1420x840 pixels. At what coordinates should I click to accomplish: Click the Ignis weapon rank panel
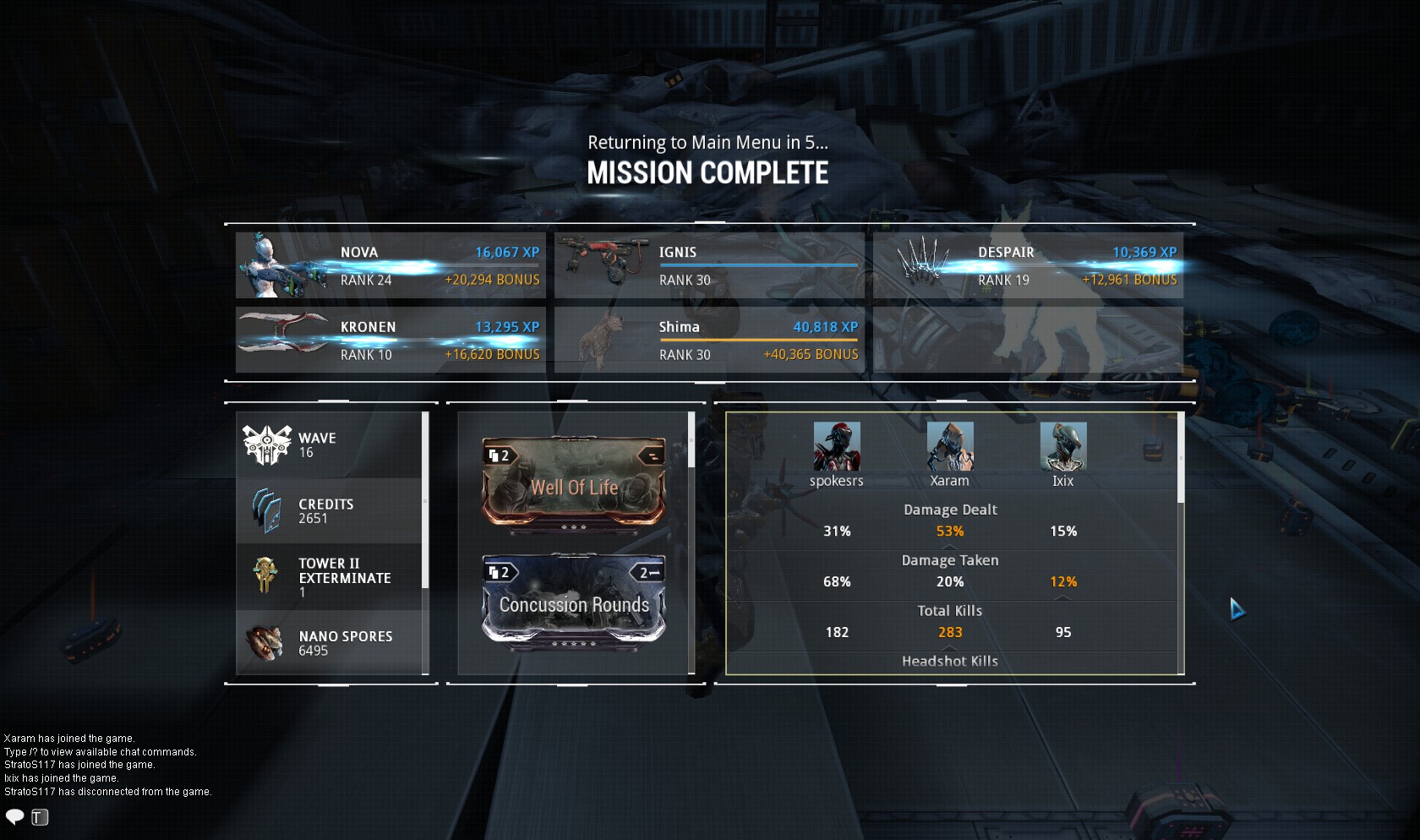point(708,265)
